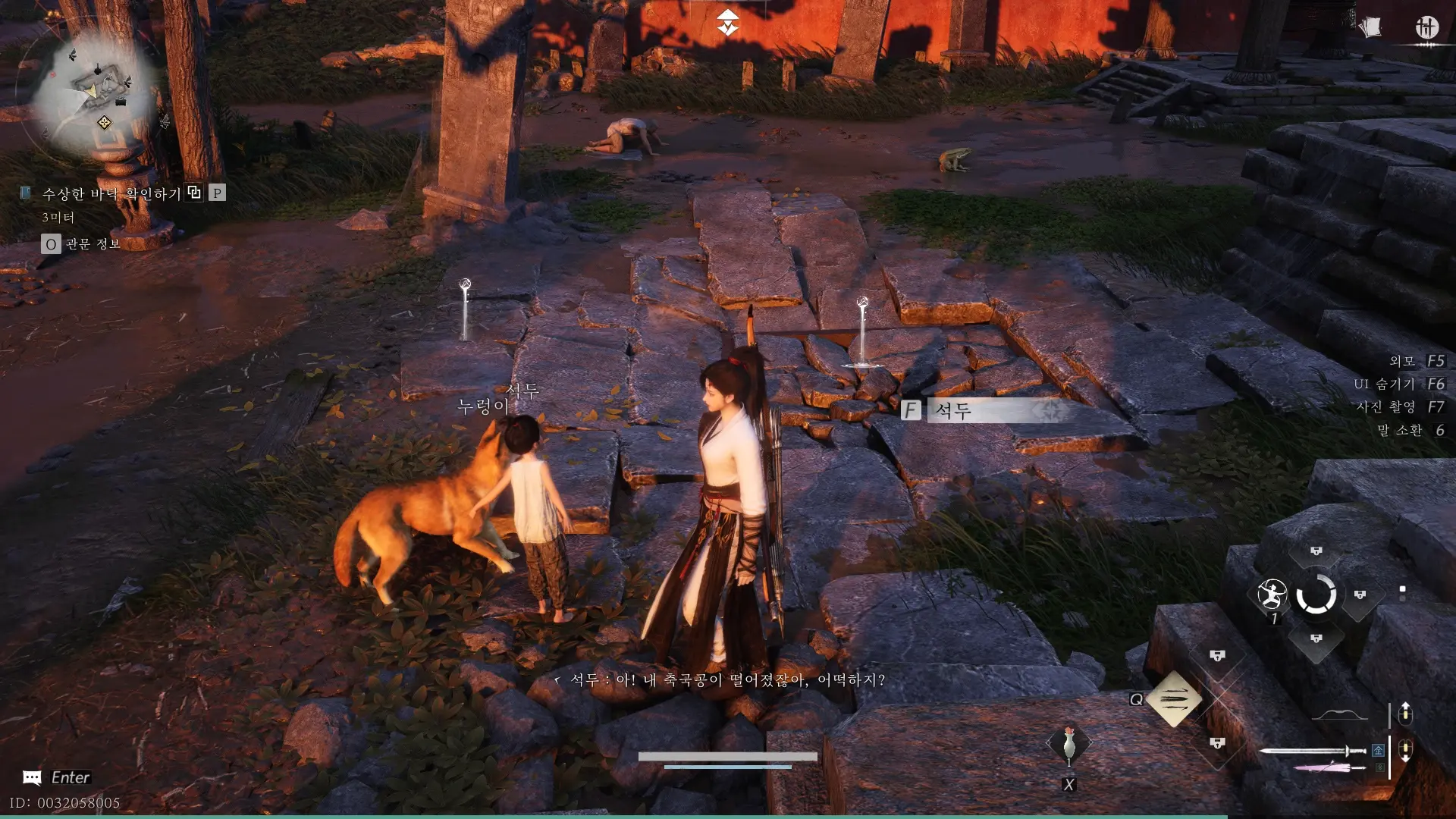Select the 수상한 바닥 확인하기 quest tracker
The height and width of the screenshot is (819, 1456).
pyautogui.click(x=111, y=194)
